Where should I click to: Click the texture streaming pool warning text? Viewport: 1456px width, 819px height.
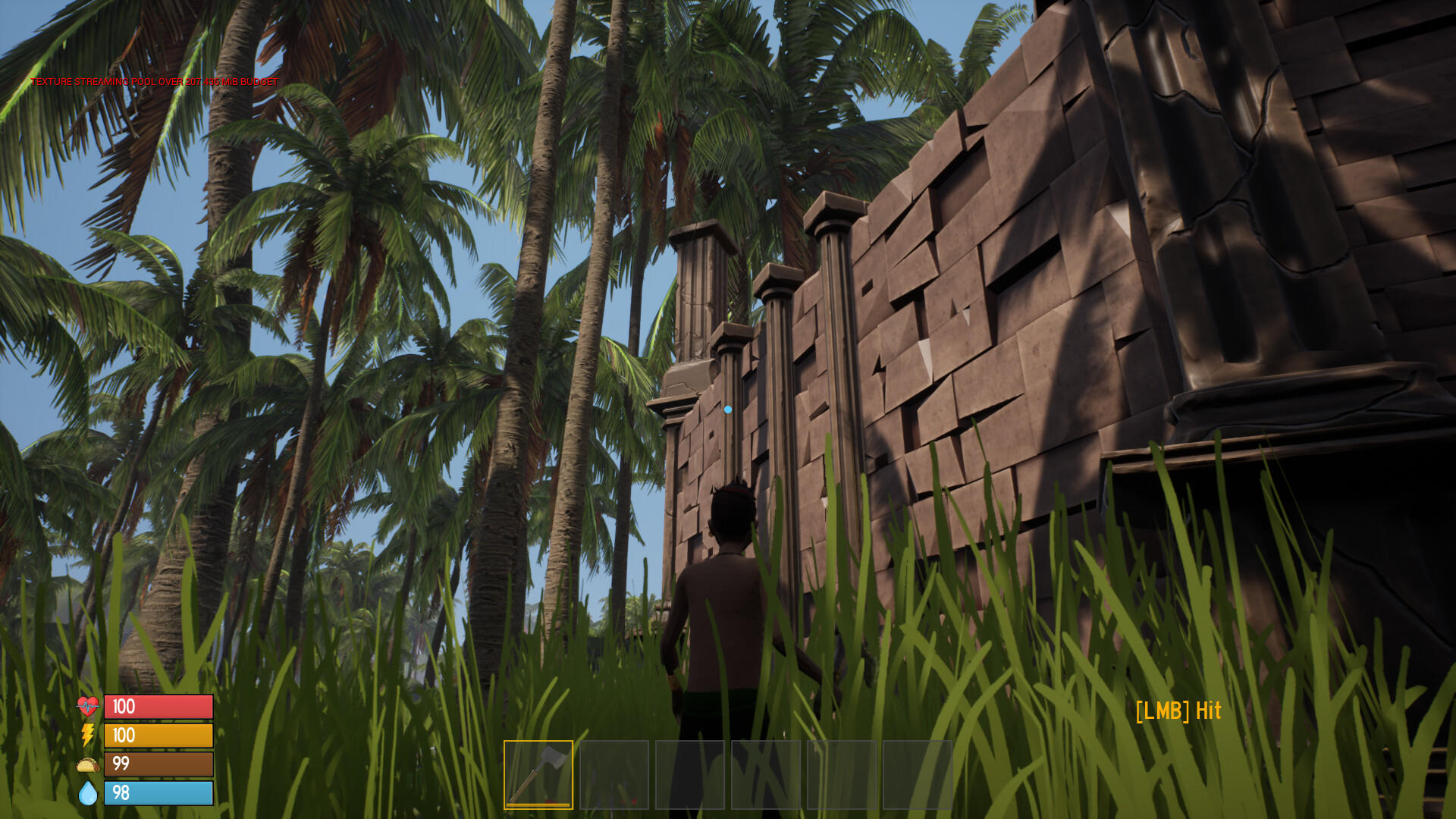coord(155,80)
